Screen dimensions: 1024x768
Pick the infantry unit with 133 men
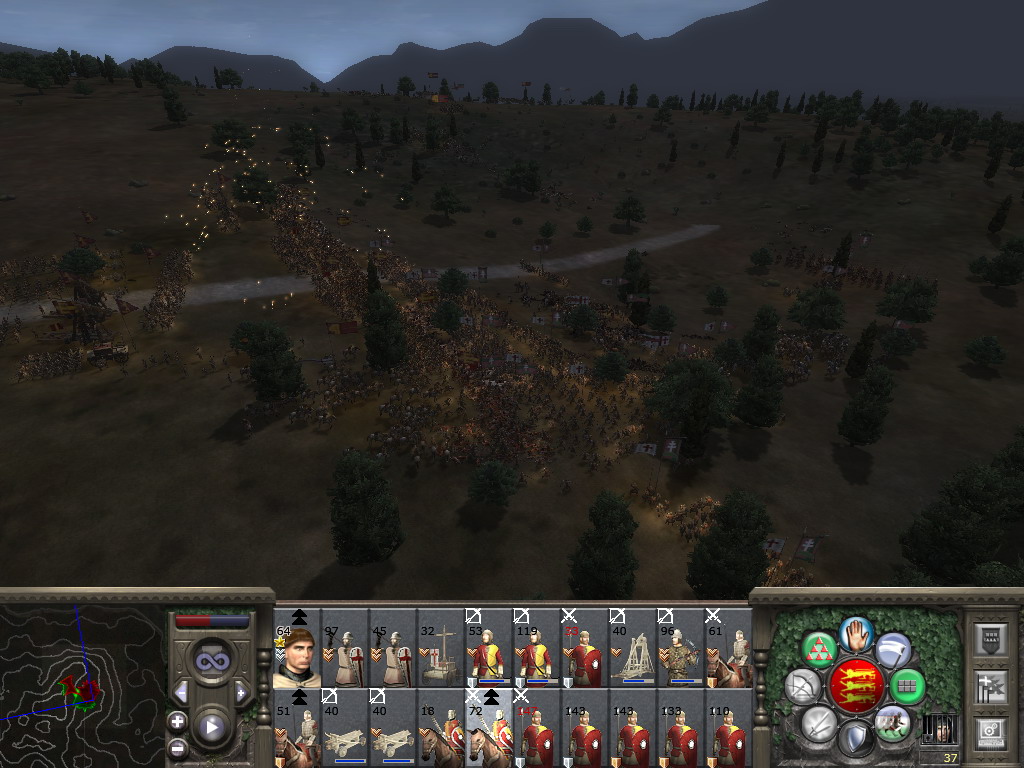(x=681, y=729)
